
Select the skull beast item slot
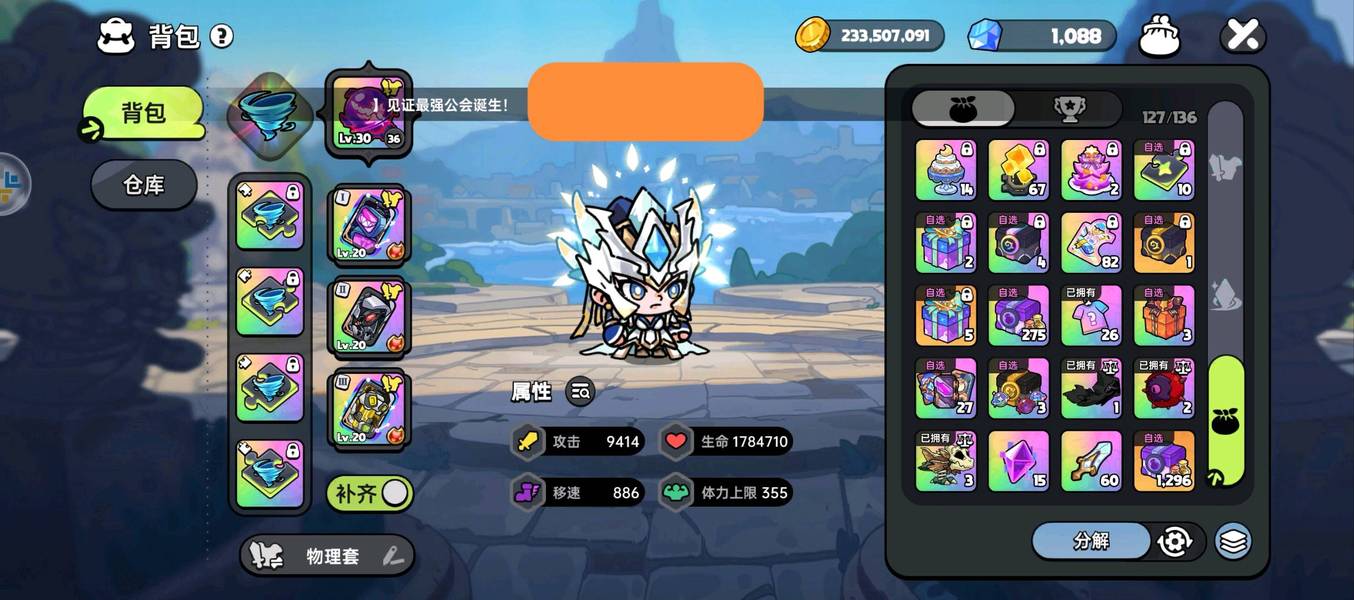pyautogui.click(x=946, y=461)
